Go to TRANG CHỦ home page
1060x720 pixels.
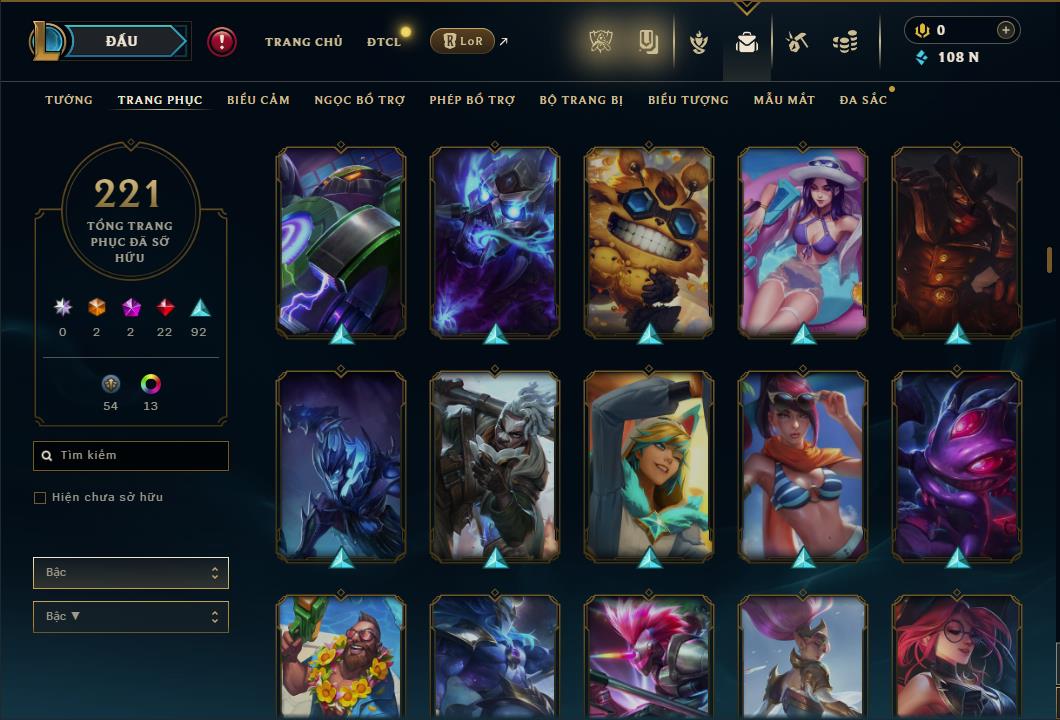[304, 42]
